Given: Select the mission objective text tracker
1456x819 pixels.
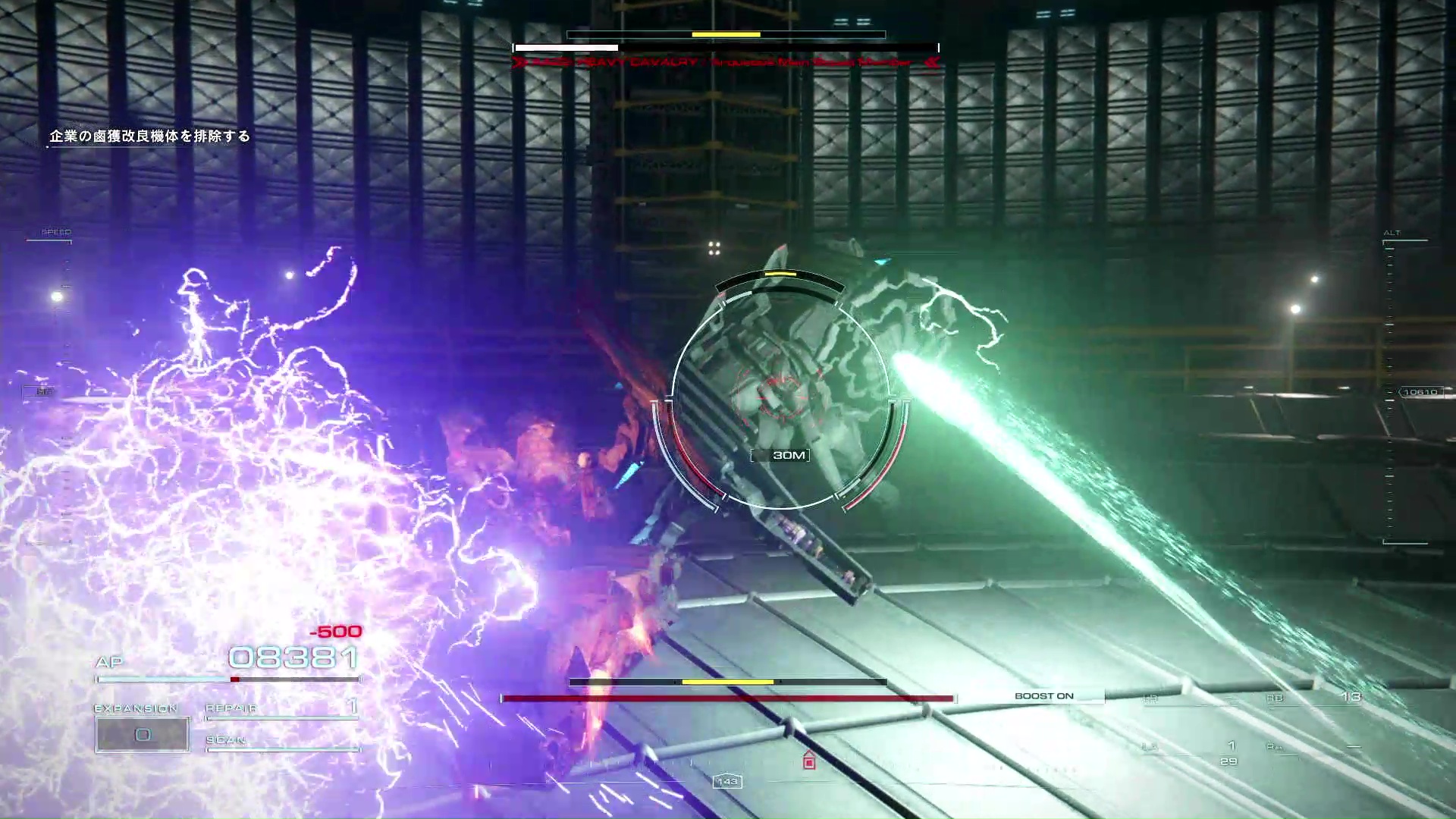Looking at the screenshot, I should click(x=149, y=136).
